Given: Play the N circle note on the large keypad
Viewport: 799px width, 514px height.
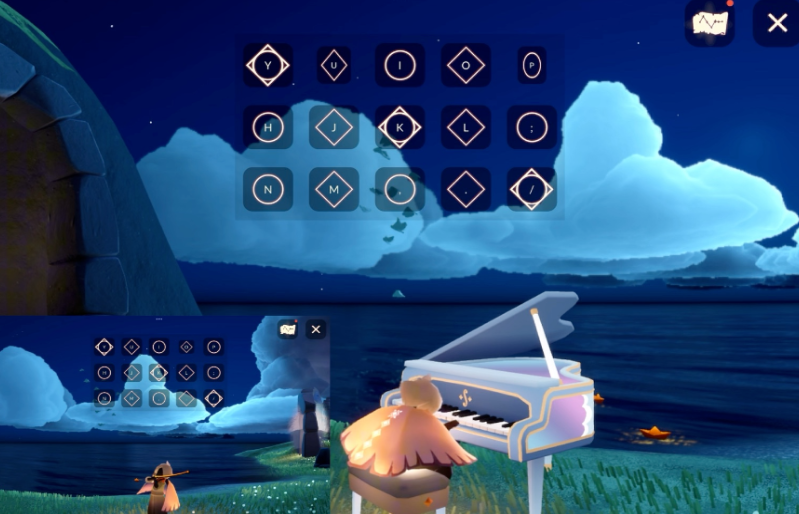Looking at the screenshot, I should tap(267, 189).
